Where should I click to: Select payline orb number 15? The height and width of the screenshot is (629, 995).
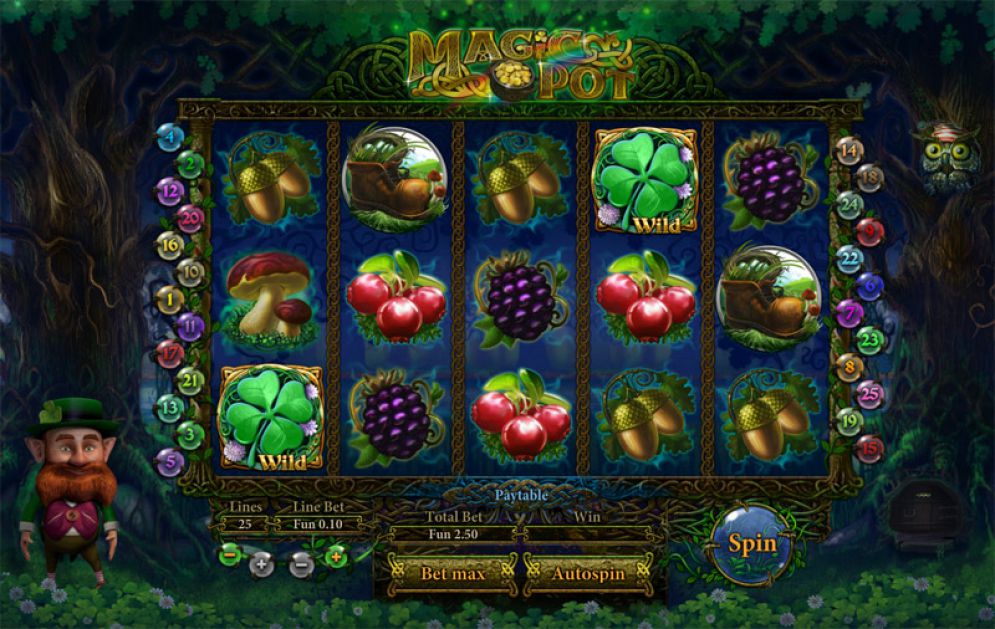click(868, 449)
